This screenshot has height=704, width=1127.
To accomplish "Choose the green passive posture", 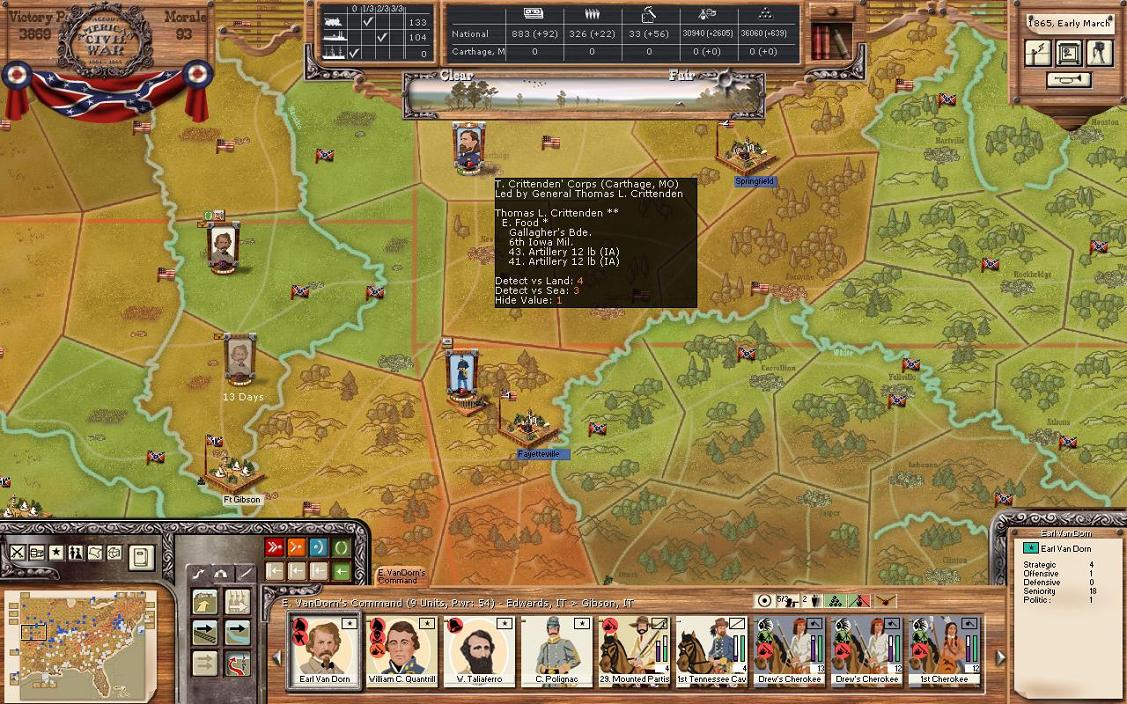I will point(342,547).
